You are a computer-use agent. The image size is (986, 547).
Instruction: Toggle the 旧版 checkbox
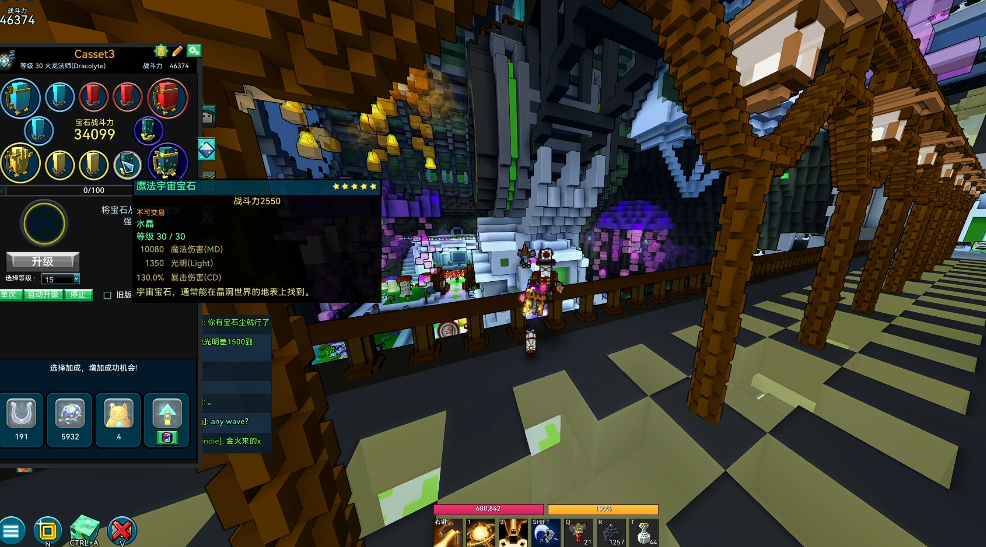(108, 295)
